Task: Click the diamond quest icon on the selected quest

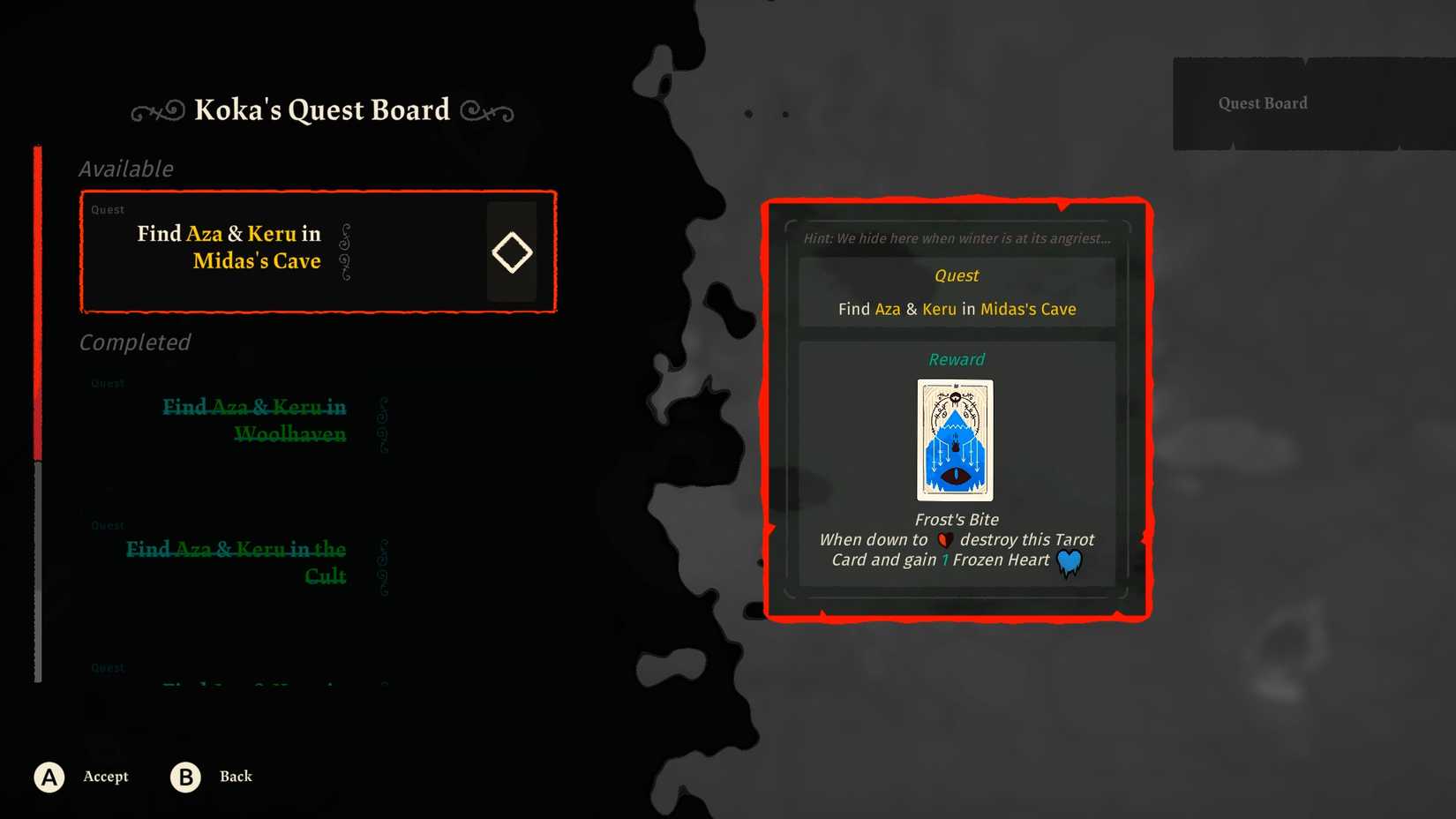Action: [x=512, y=252]
